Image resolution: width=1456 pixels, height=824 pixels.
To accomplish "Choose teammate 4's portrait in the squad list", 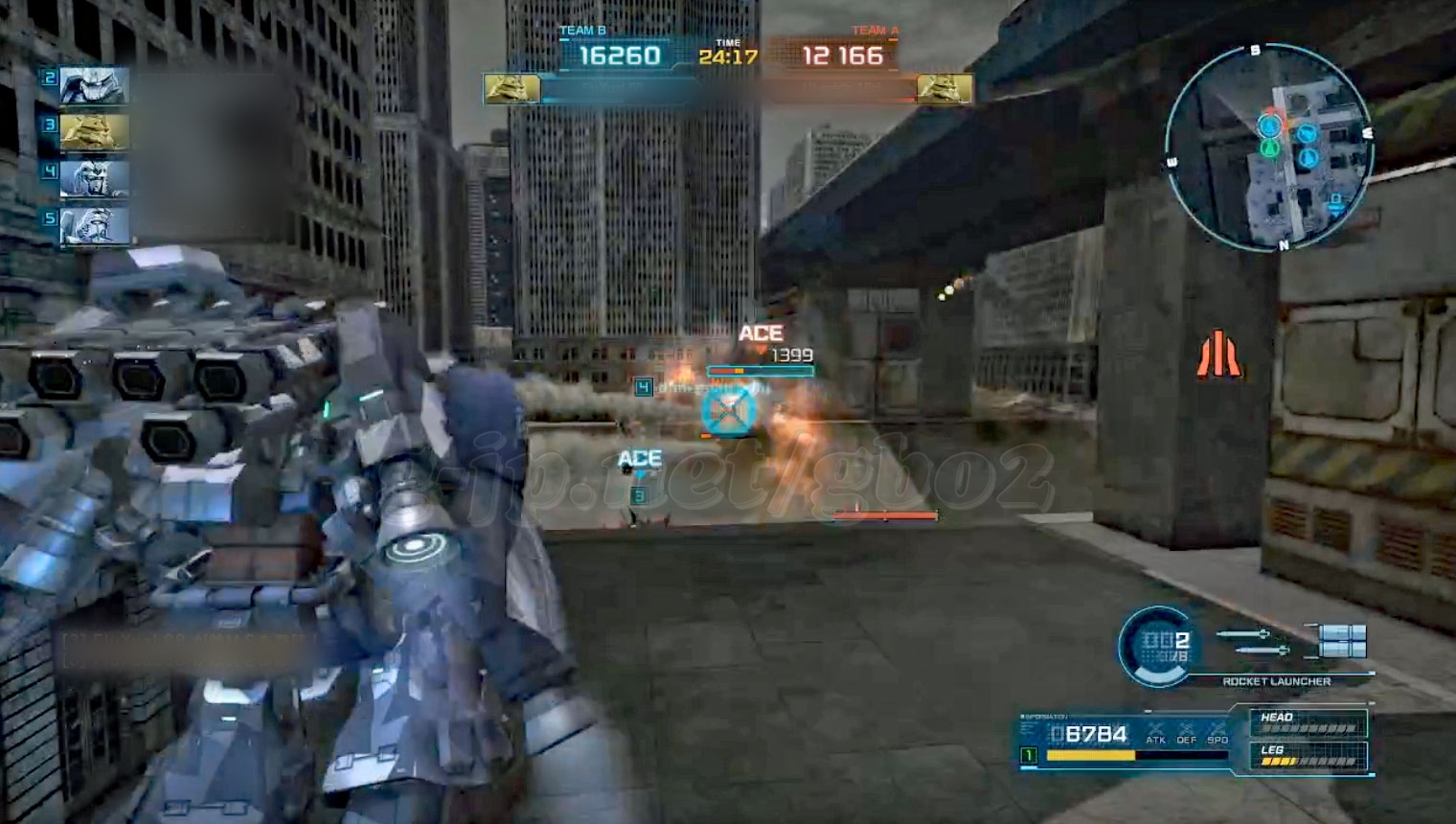I will point(94,179).
